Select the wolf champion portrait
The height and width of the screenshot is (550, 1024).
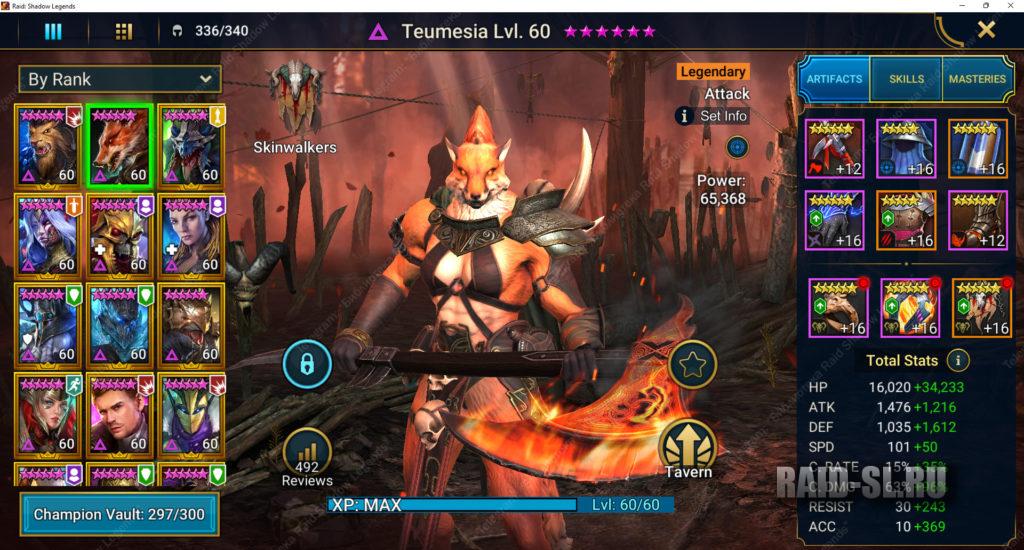click(x=49, y=145)
